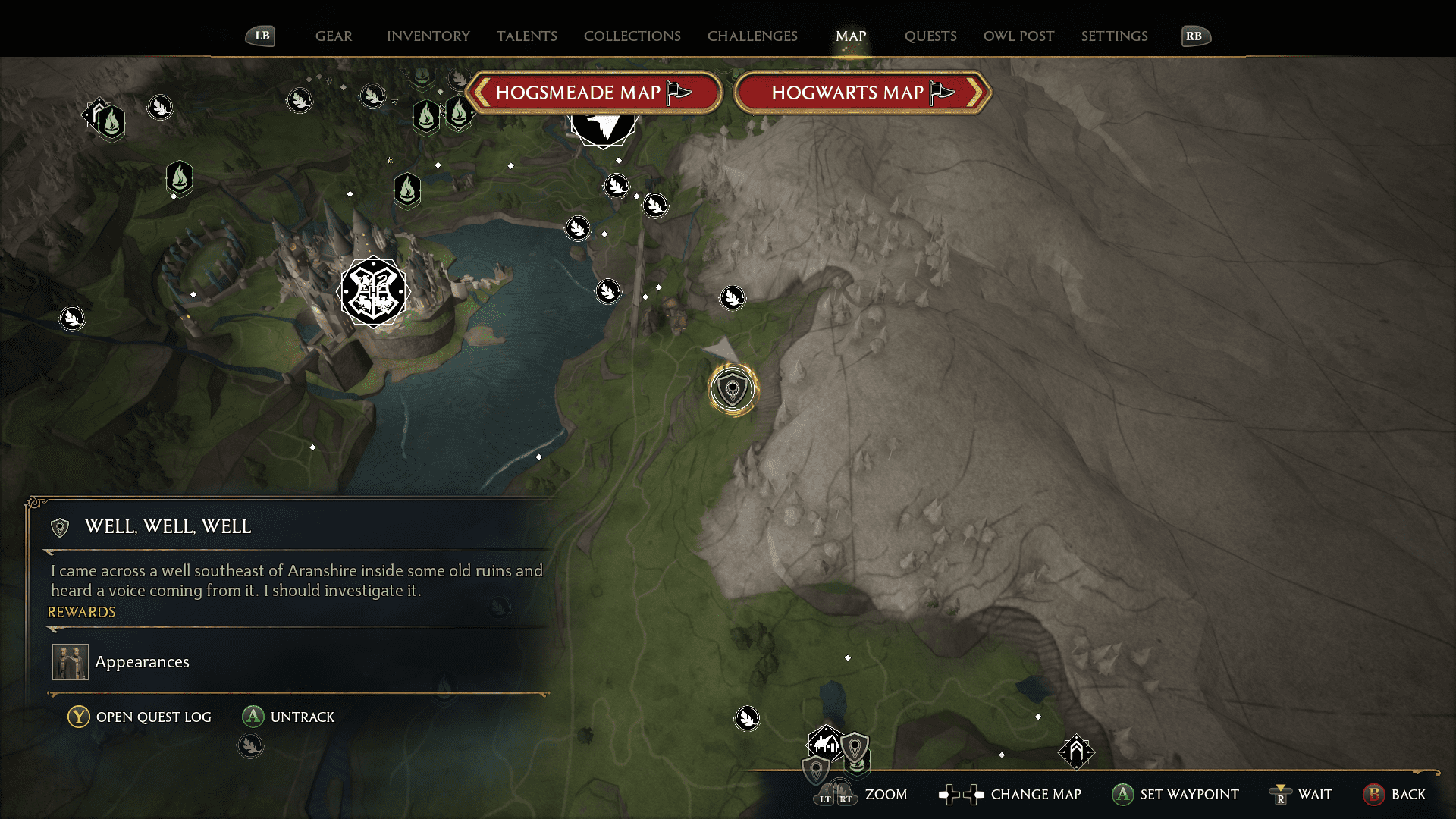Open the QUESTS tab

click(x=930, y=36)
